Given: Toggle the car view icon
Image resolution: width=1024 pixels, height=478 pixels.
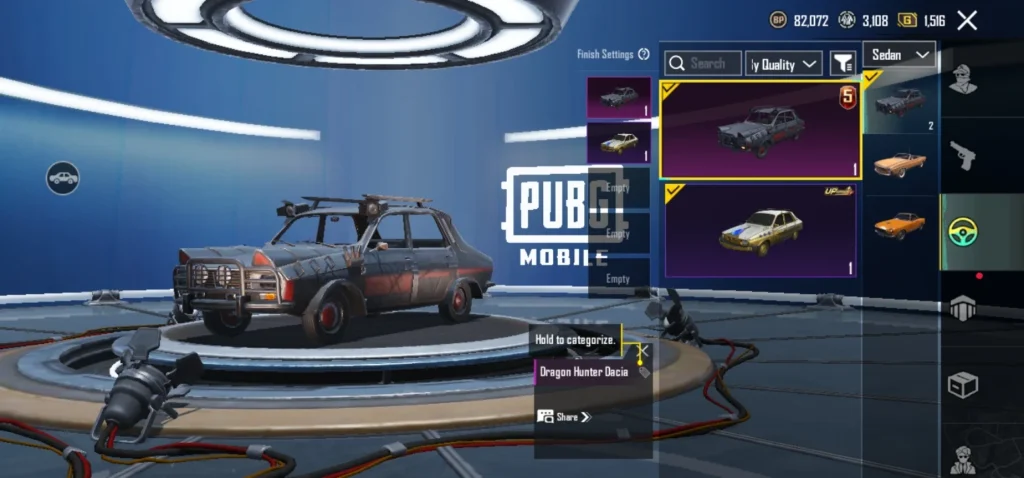Looking at the screenshot, I should point(63,178).
